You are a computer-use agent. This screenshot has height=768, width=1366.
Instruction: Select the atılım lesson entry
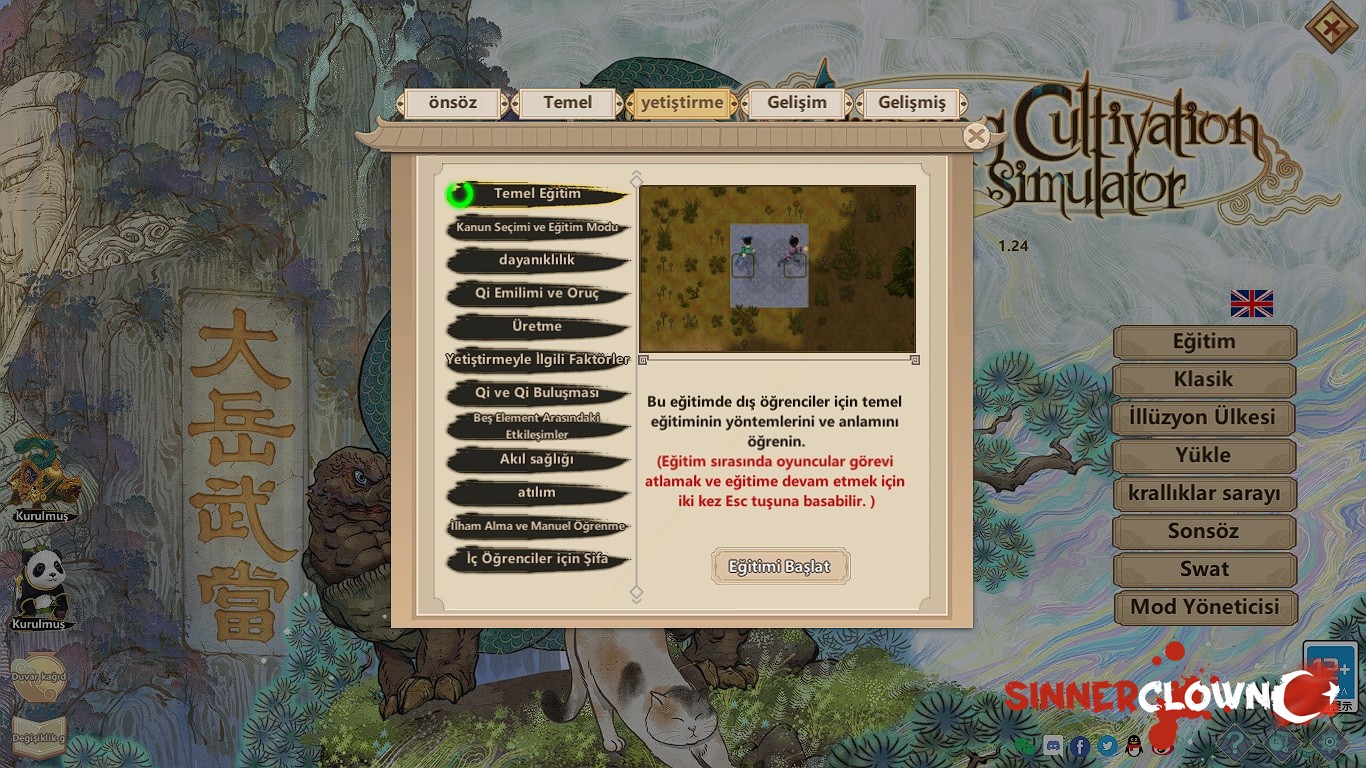[537, 493]
